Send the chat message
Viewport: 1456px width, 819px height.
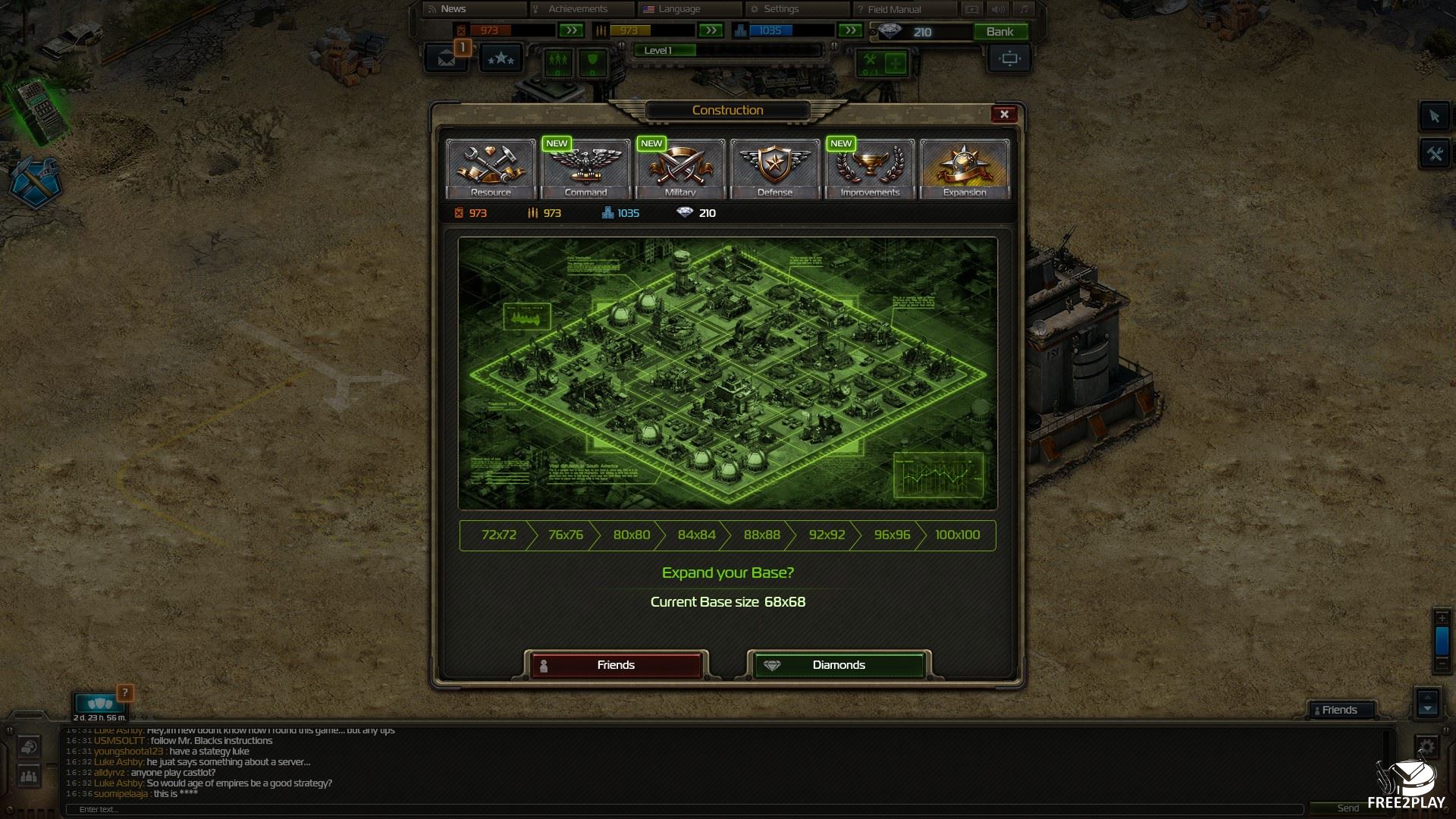coord(1348,808)
